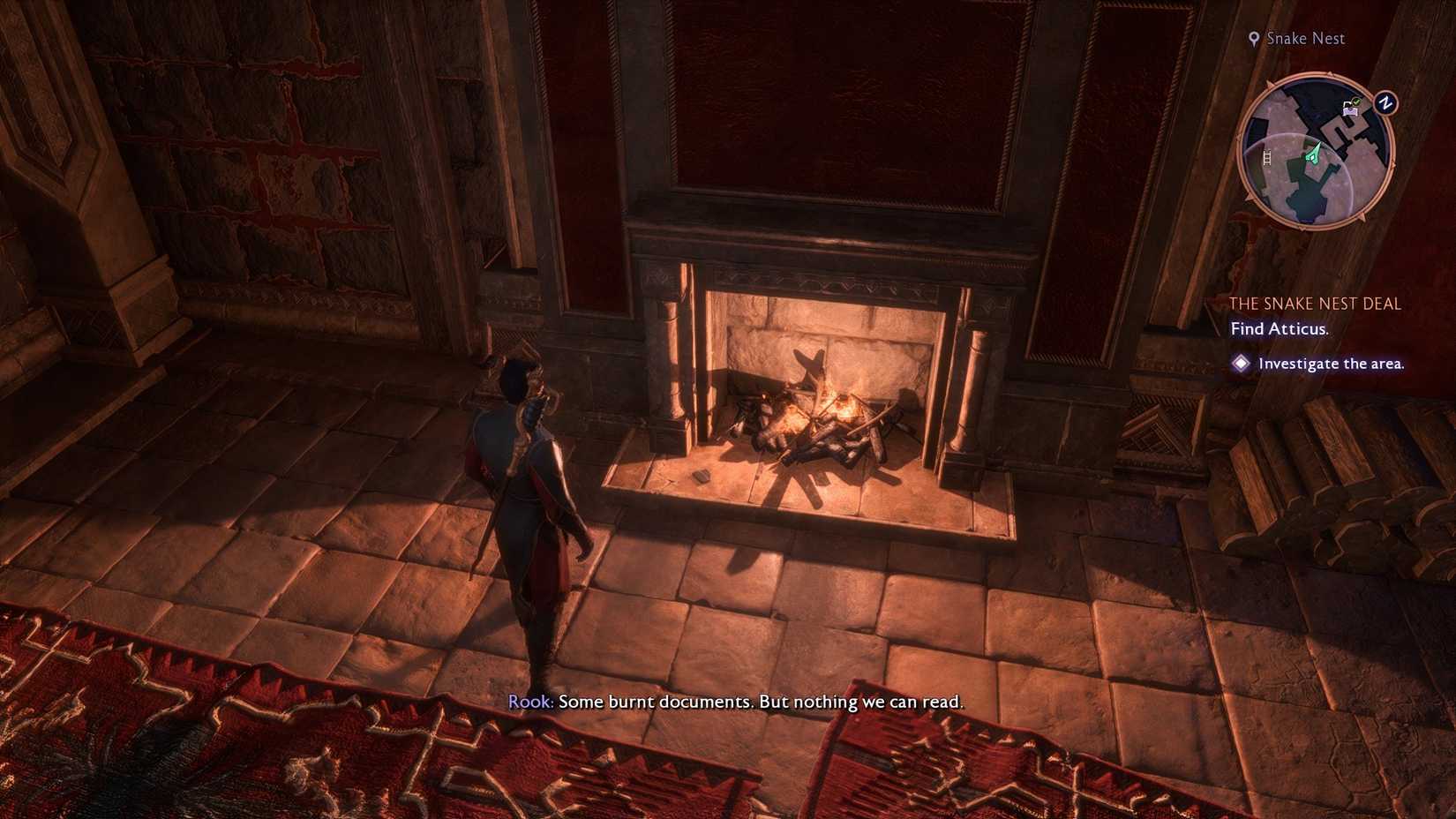Expand the Find Atticus objective entry
Image resolution: width=1456 pixels, height=819 pixels.
pyautogui.click(x=1280, y=328)
